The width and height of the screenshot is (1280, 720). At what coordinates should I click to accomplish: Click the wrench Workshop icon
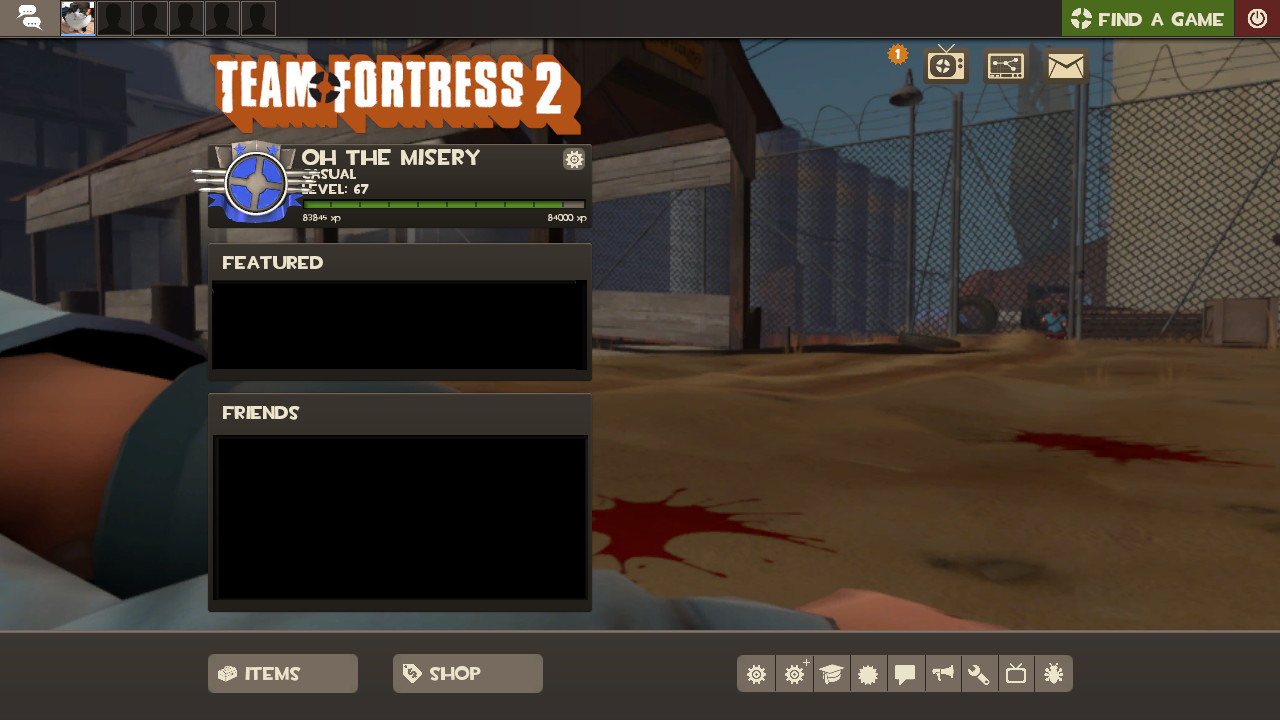(x=979, y=673)
